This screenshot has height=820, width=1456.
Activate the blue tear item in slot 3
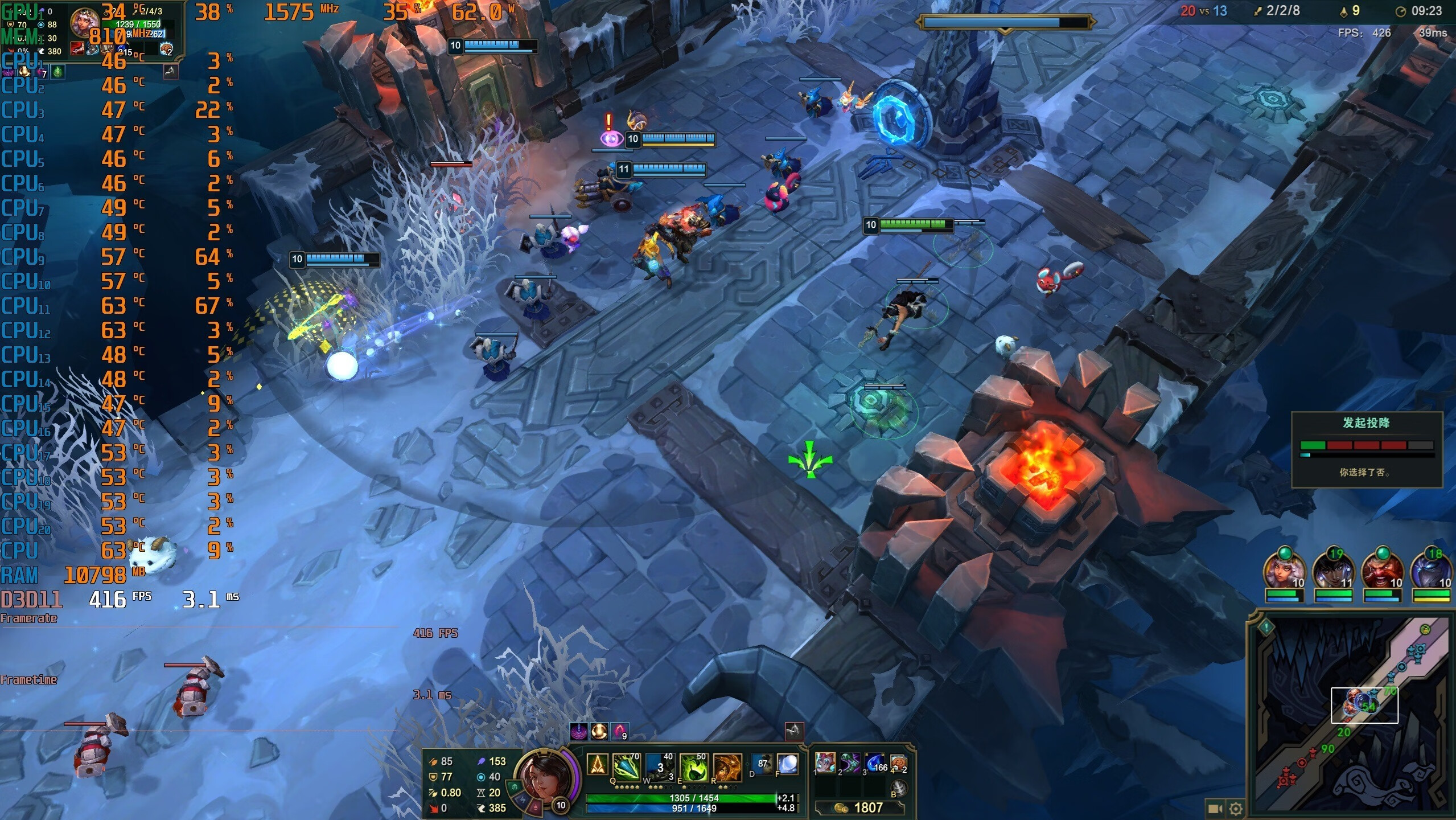tap(875, 762)
